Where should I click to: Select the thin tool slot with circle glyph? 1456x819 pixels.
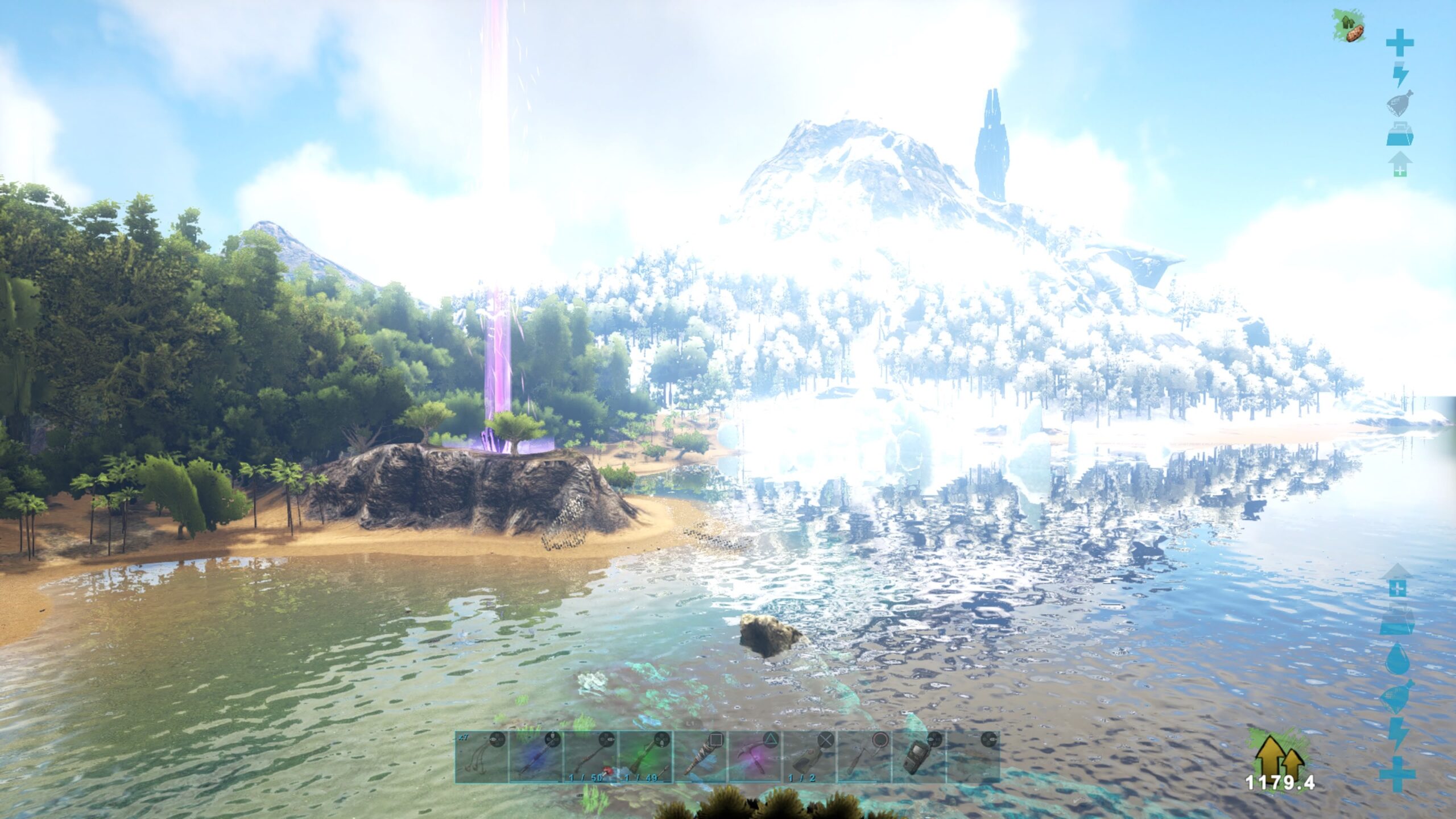[863, 756]
